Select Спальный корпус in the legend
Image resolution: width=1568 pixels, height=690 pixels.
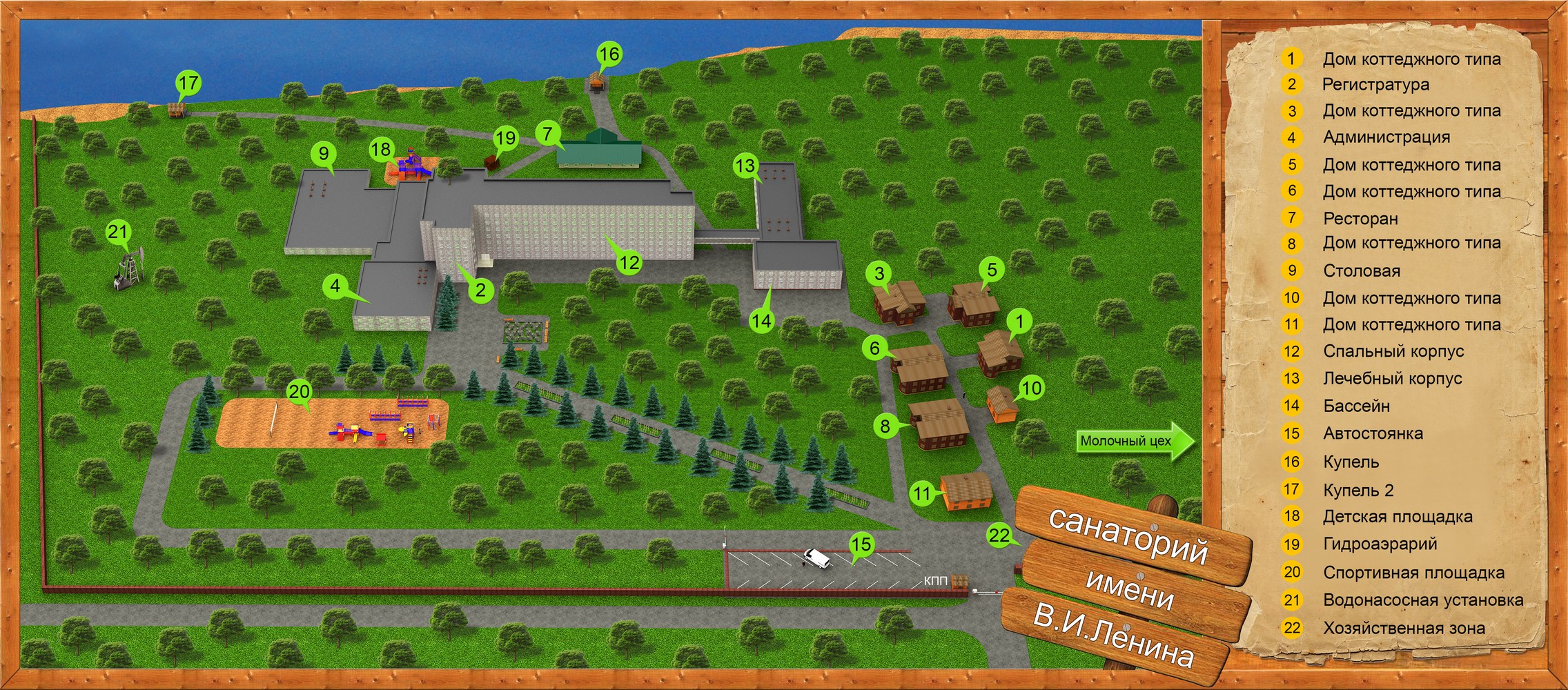[x=1393, y=351]
